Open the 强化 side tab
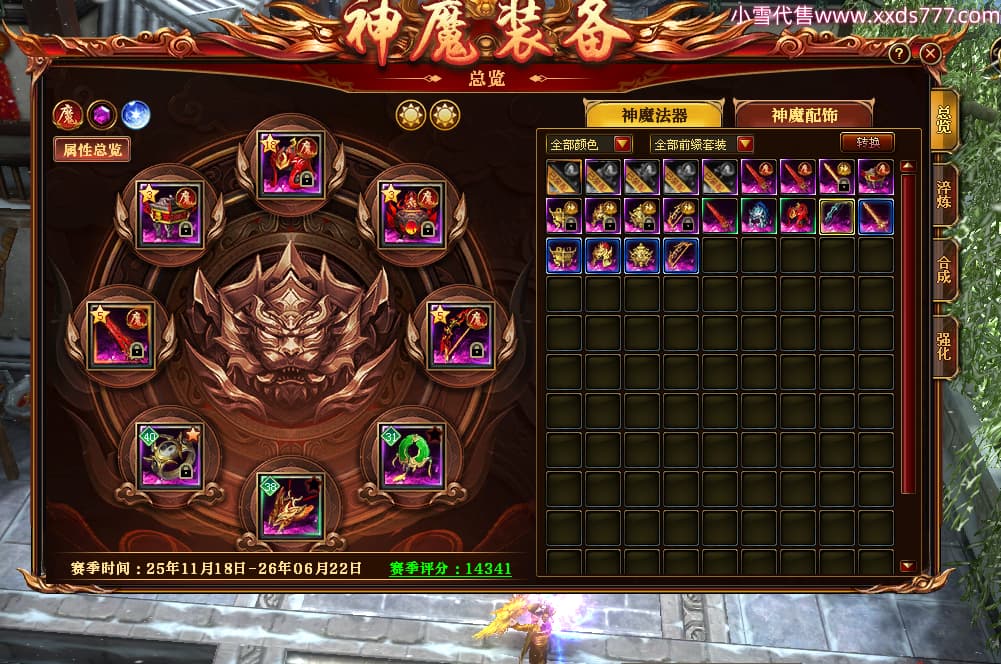The width and height of the screenshot is (1001, 664). click(x=943, y=347)
